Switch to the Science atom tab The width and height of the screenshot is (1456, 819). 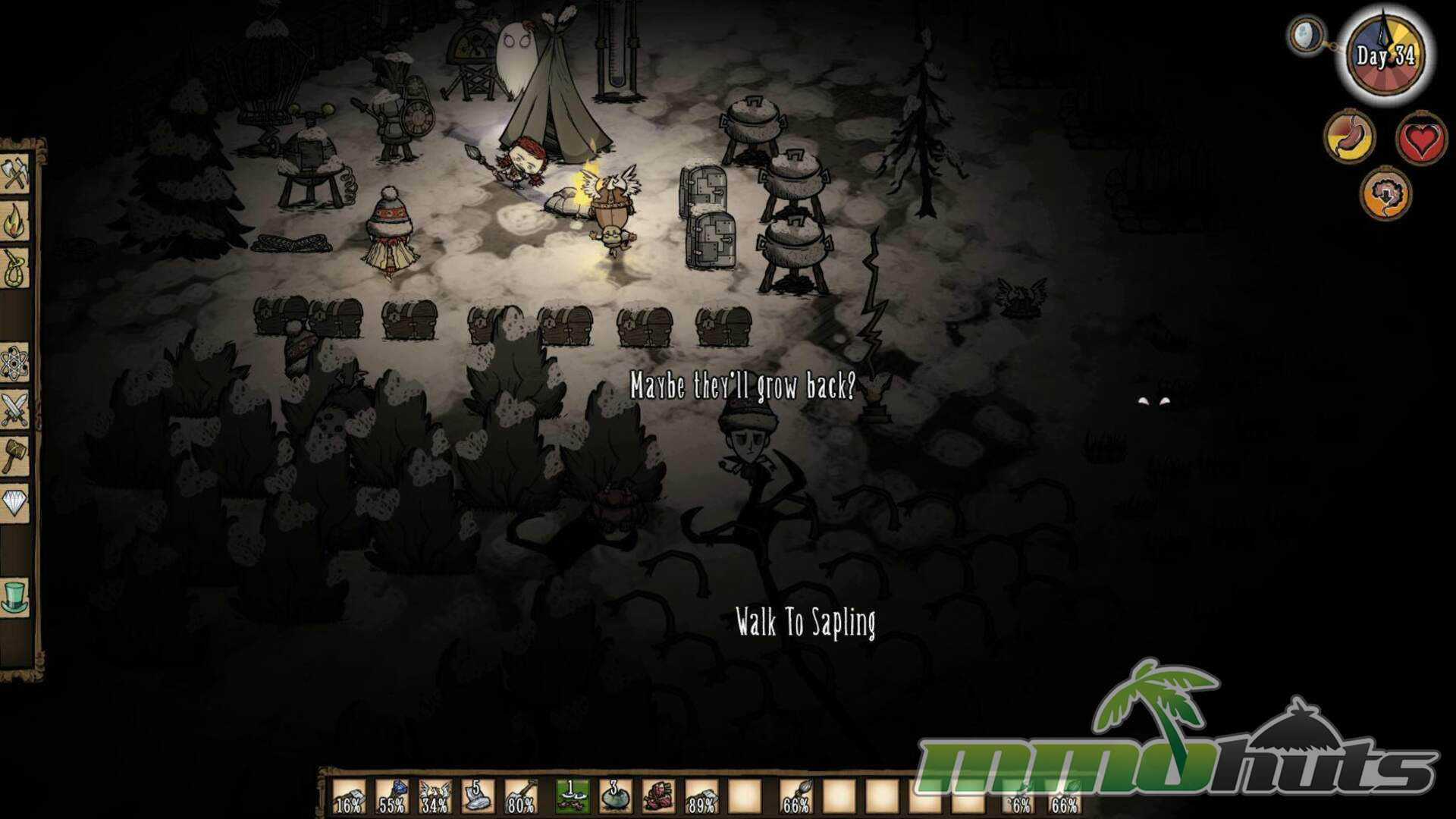[15, 362]
